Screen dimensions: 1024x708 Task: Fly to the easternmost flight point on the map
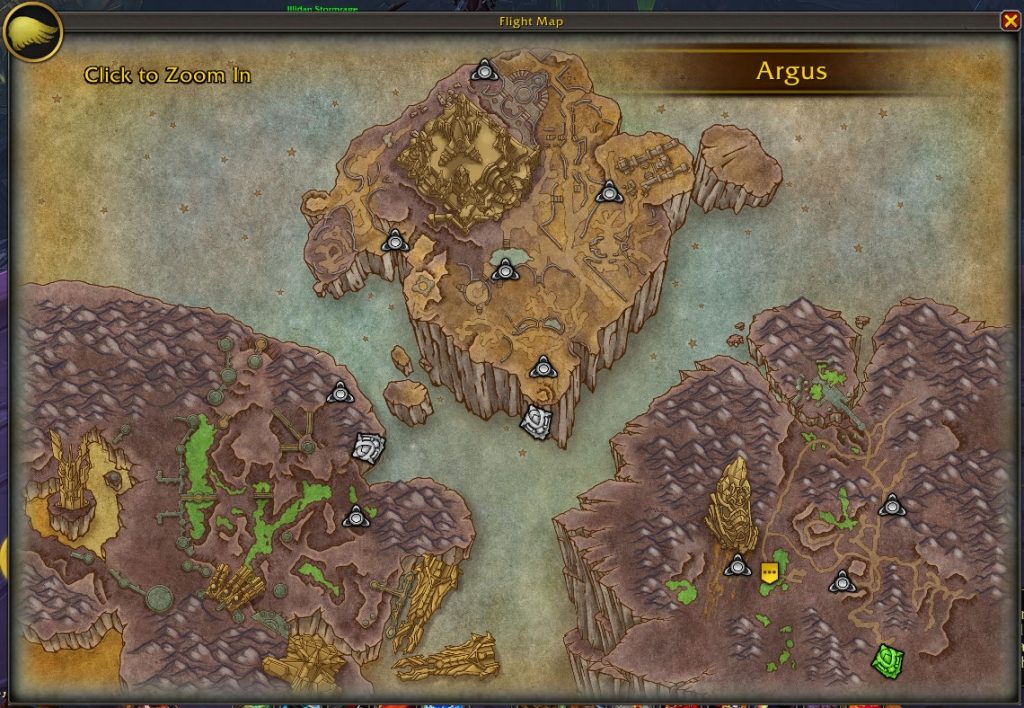[x=892, y=506]
